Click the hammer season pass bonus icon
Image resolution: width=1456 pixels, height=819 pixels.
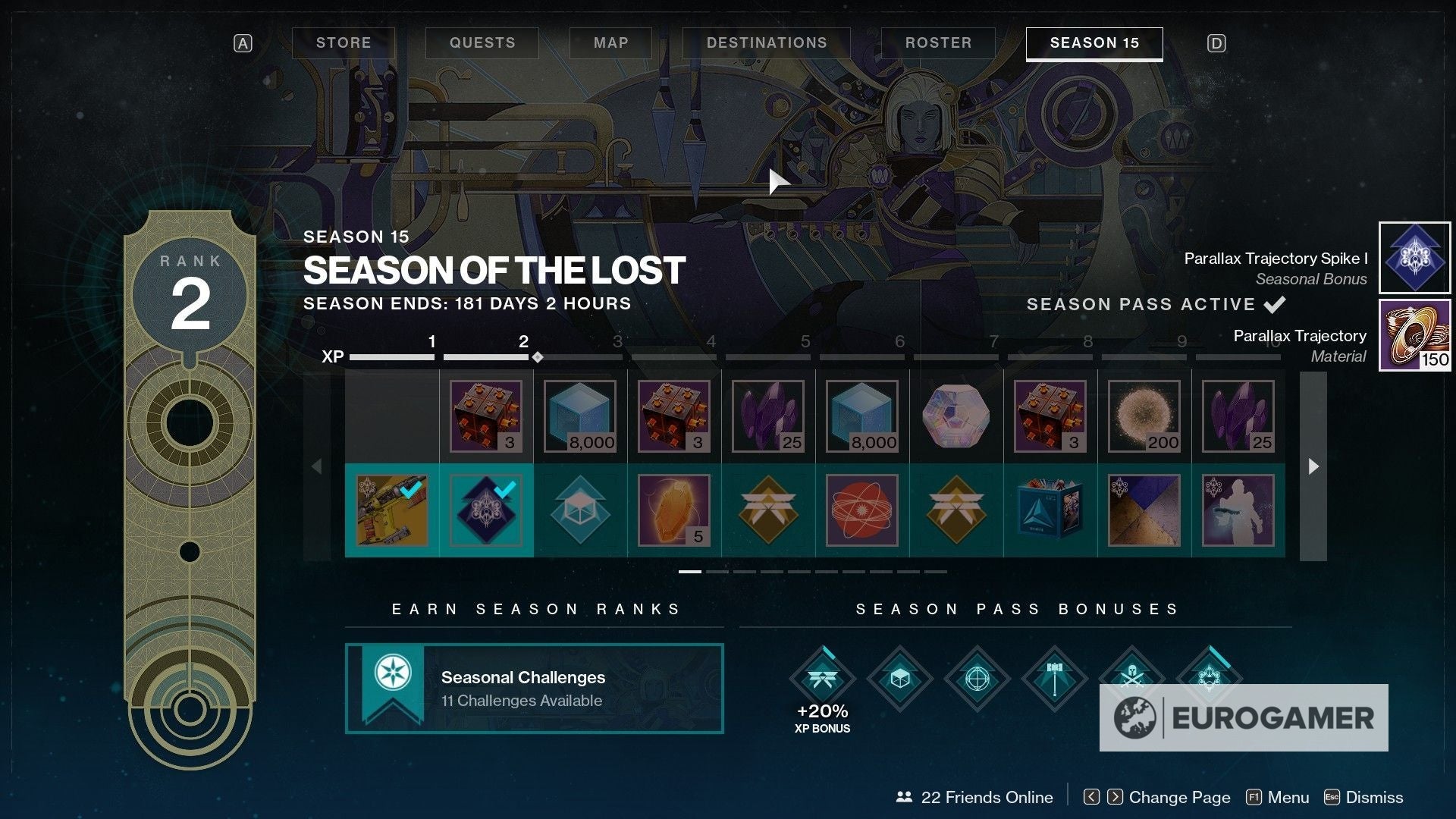(1054, 679)
